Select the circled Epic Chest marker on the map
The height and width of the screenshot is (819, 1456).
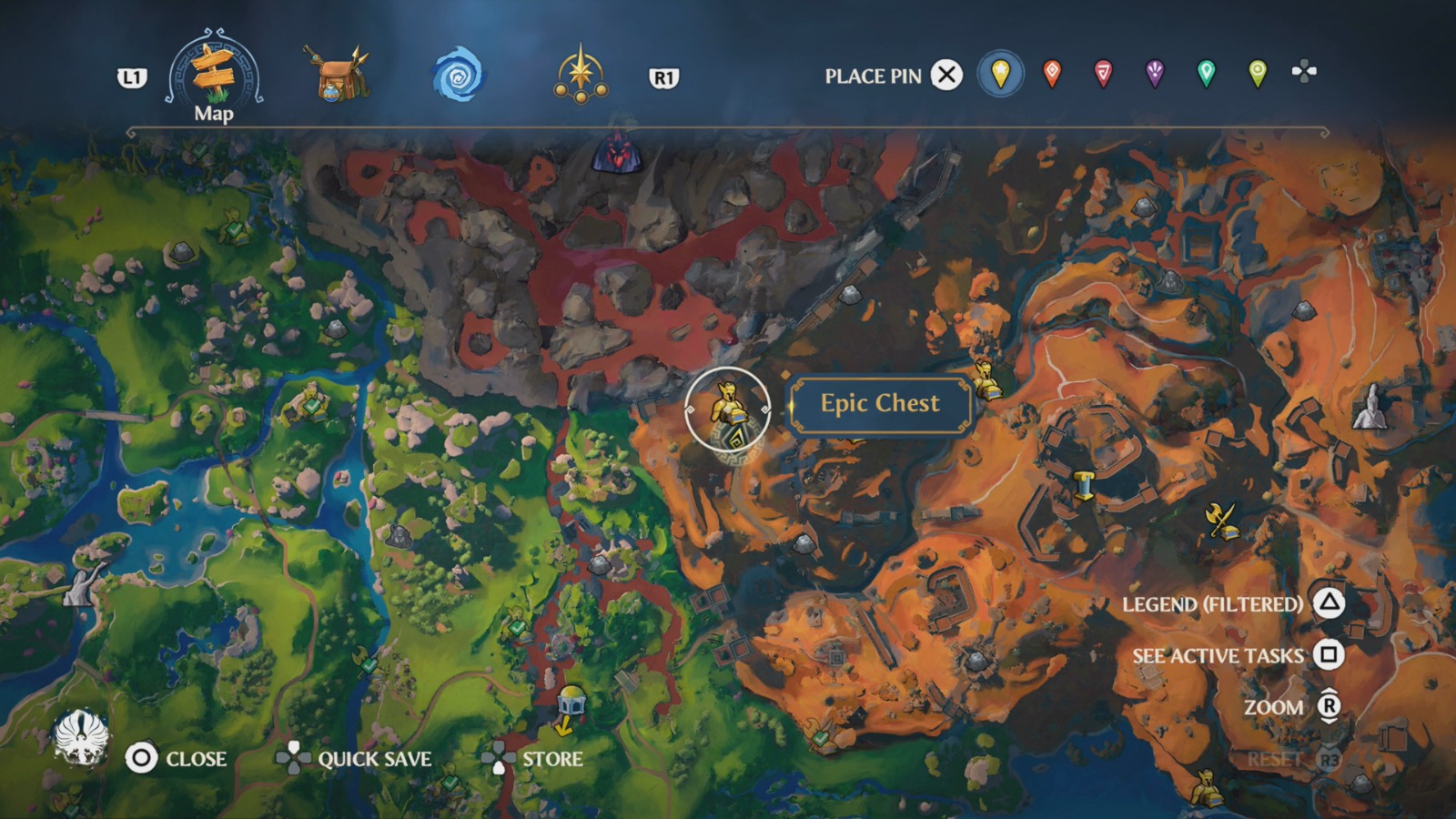point(729,411)
